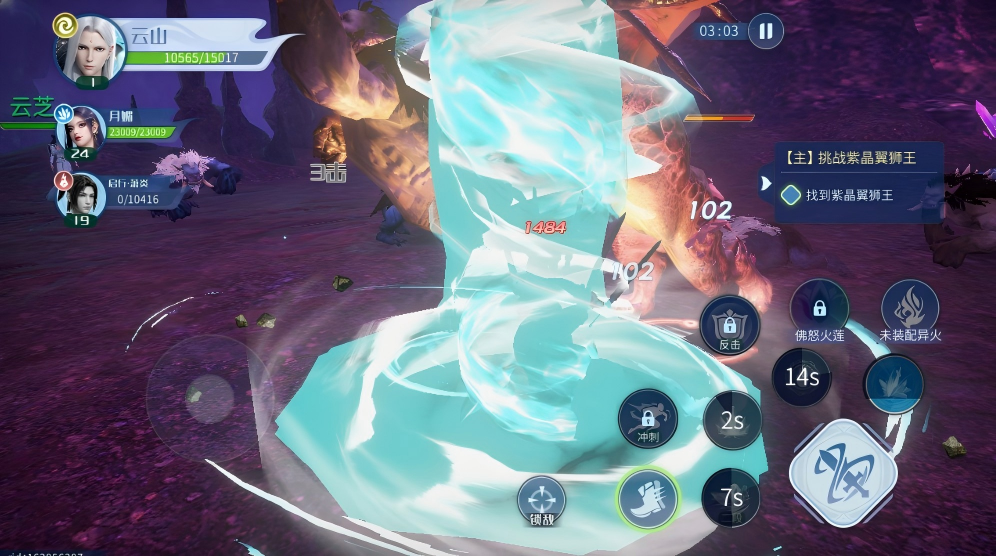This screenshot has height=556, width=996.
Task: Tap the skill on 7s cooldown
Action: pos(731,497)
